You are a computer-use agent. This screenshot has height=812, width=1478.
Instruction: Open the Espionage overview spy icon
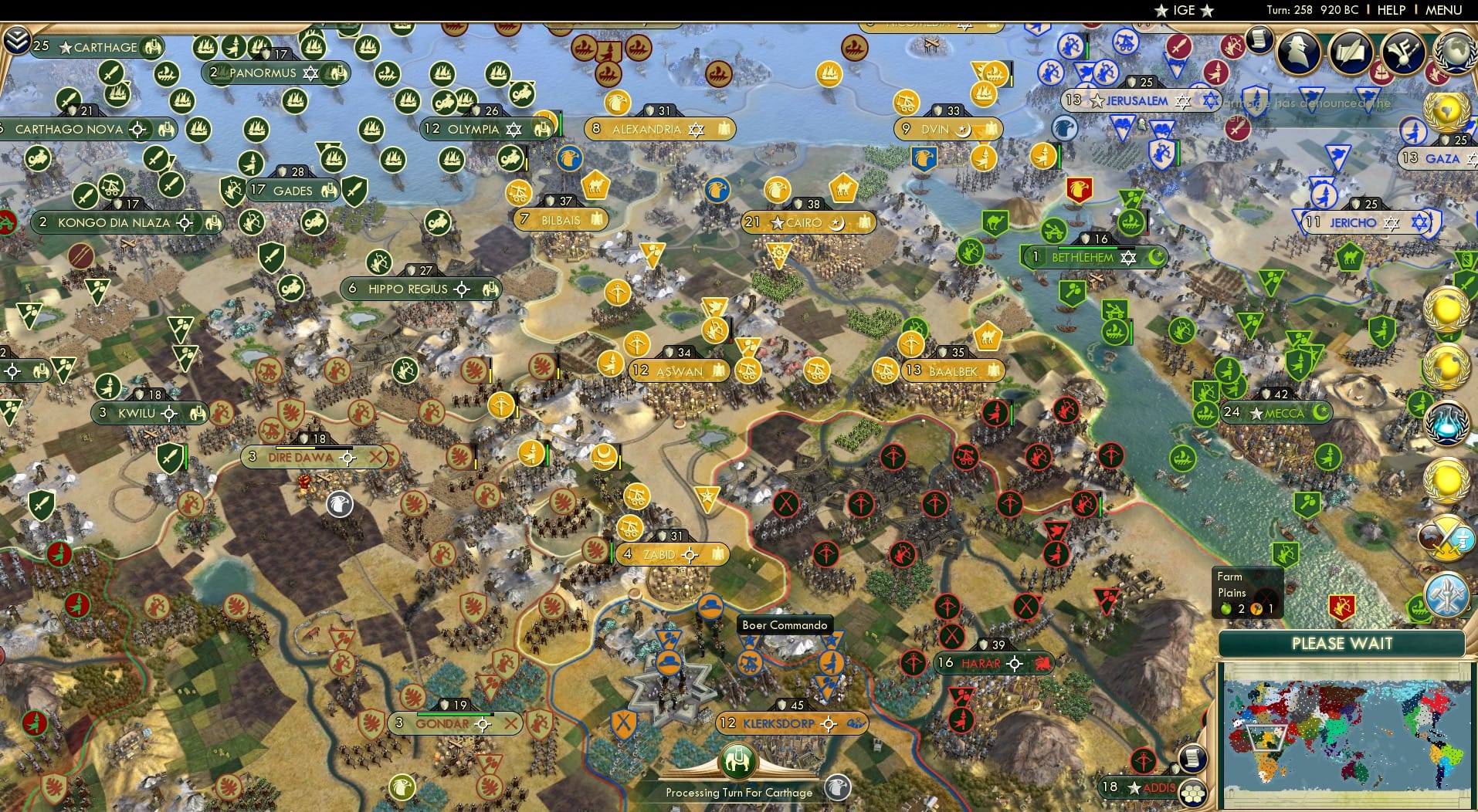click(1298, 52)
